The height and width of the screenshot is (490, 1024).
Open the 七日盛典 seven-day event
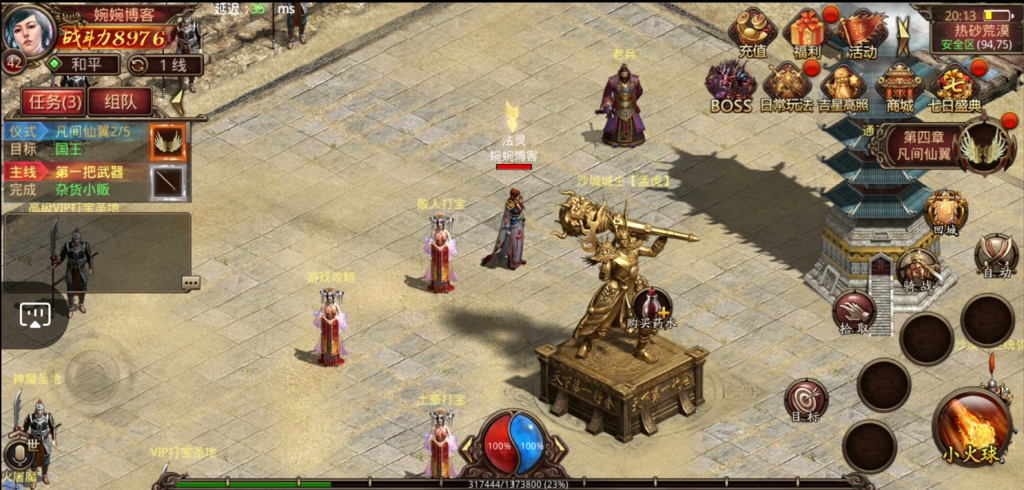pos(954,85)
